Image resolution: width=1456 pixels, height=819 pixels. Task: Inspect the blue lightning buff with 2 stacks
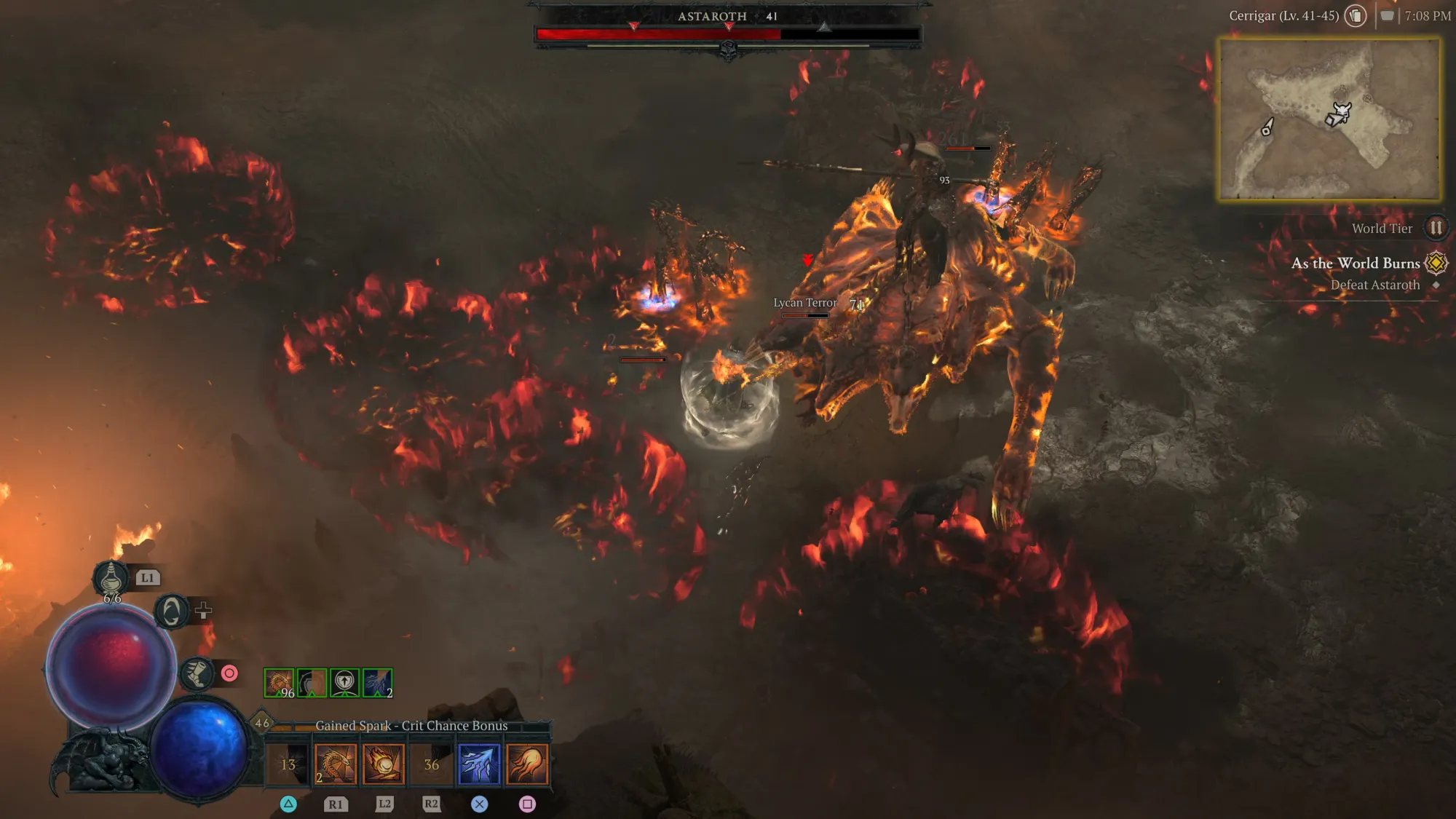[377, 683]
